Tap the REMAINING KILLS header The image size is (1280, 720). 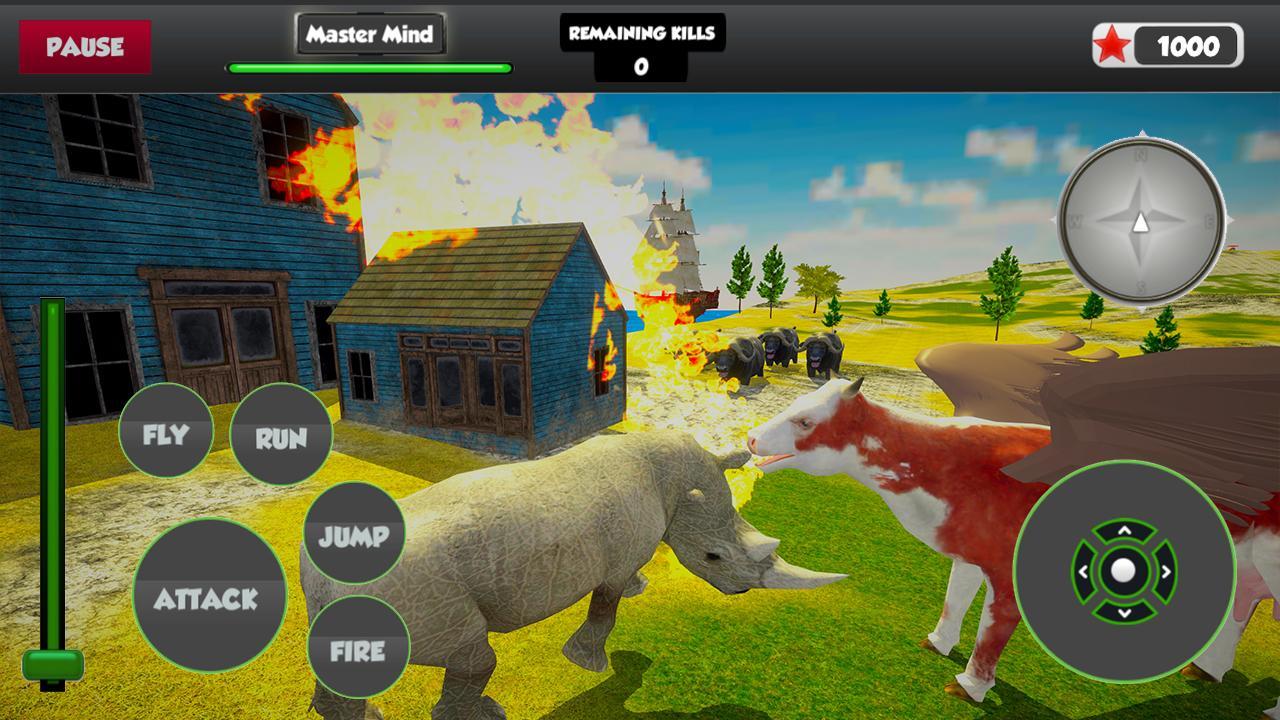coord(642,34)
